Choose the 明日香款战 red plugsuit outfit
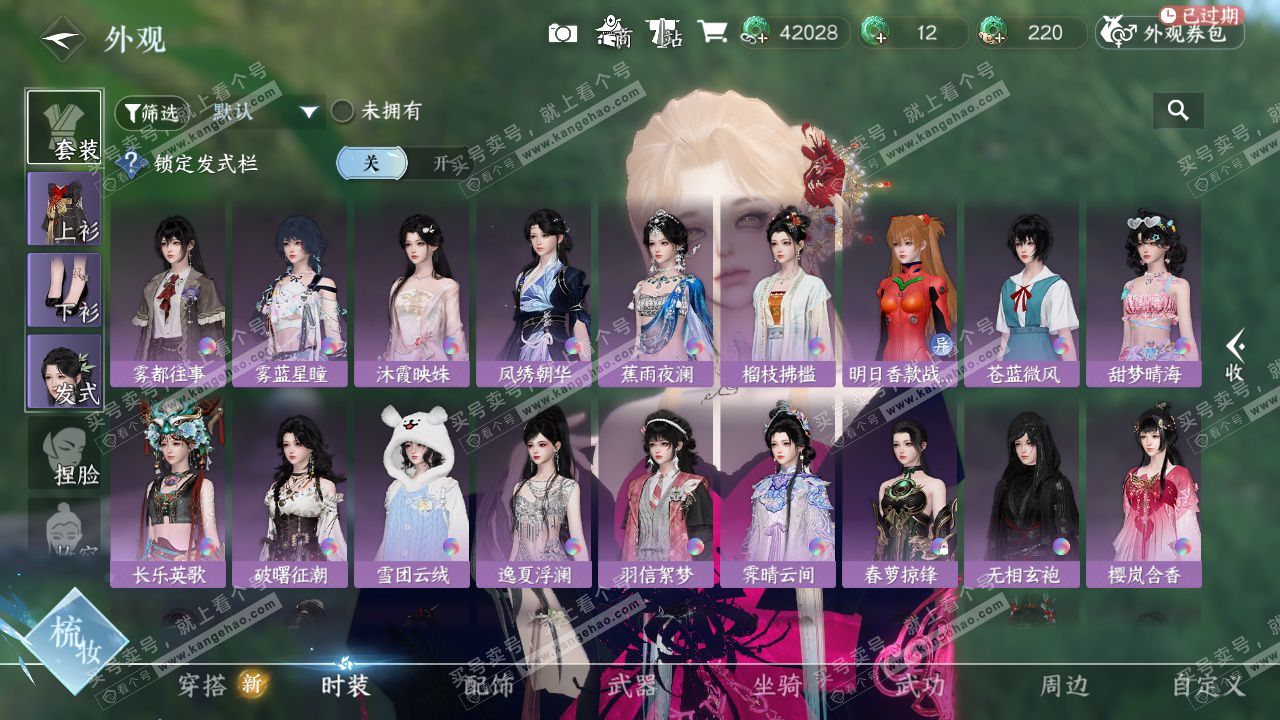Viewport: 1280px width, 720px height. 900,295
